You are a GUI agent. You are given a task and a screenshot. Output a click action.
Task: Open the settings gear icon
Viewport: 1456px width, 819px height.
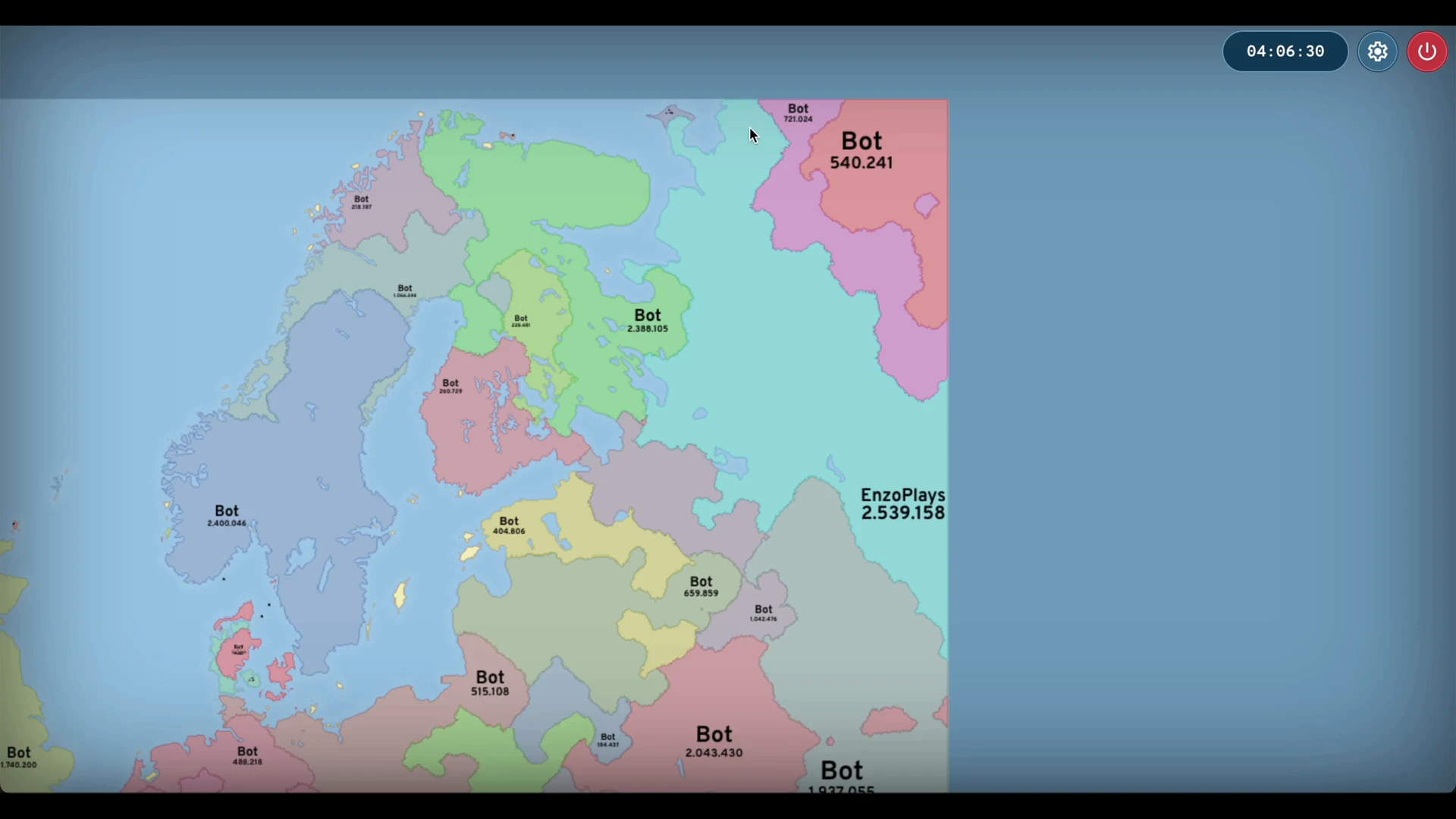point(1377,52)
